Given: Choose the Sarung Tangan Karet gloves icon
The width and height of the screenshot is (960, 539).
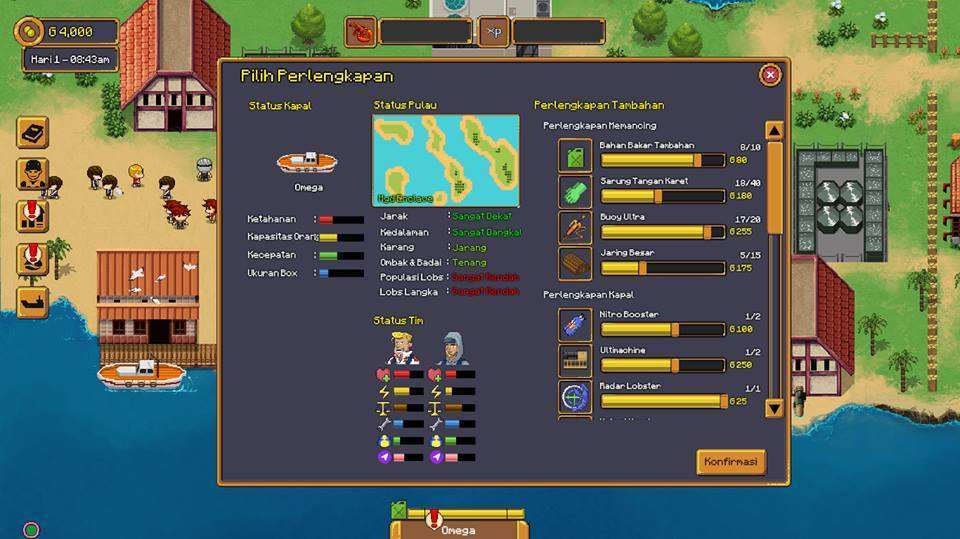Looking at the screenshot, I should click(x=575, y=192).
